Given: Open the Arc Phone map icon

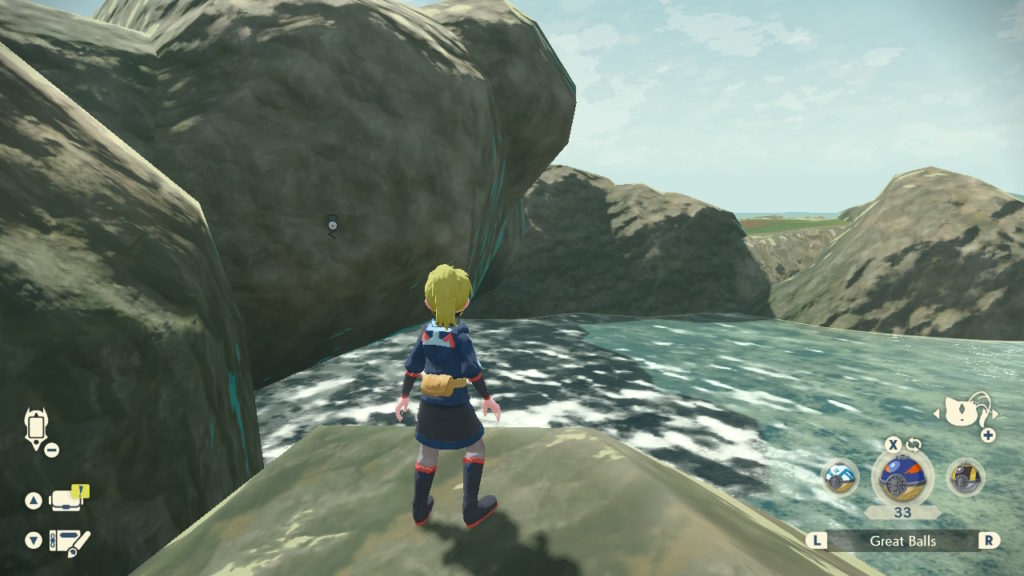Looking at the screenshot, I should tap(36, 429).
